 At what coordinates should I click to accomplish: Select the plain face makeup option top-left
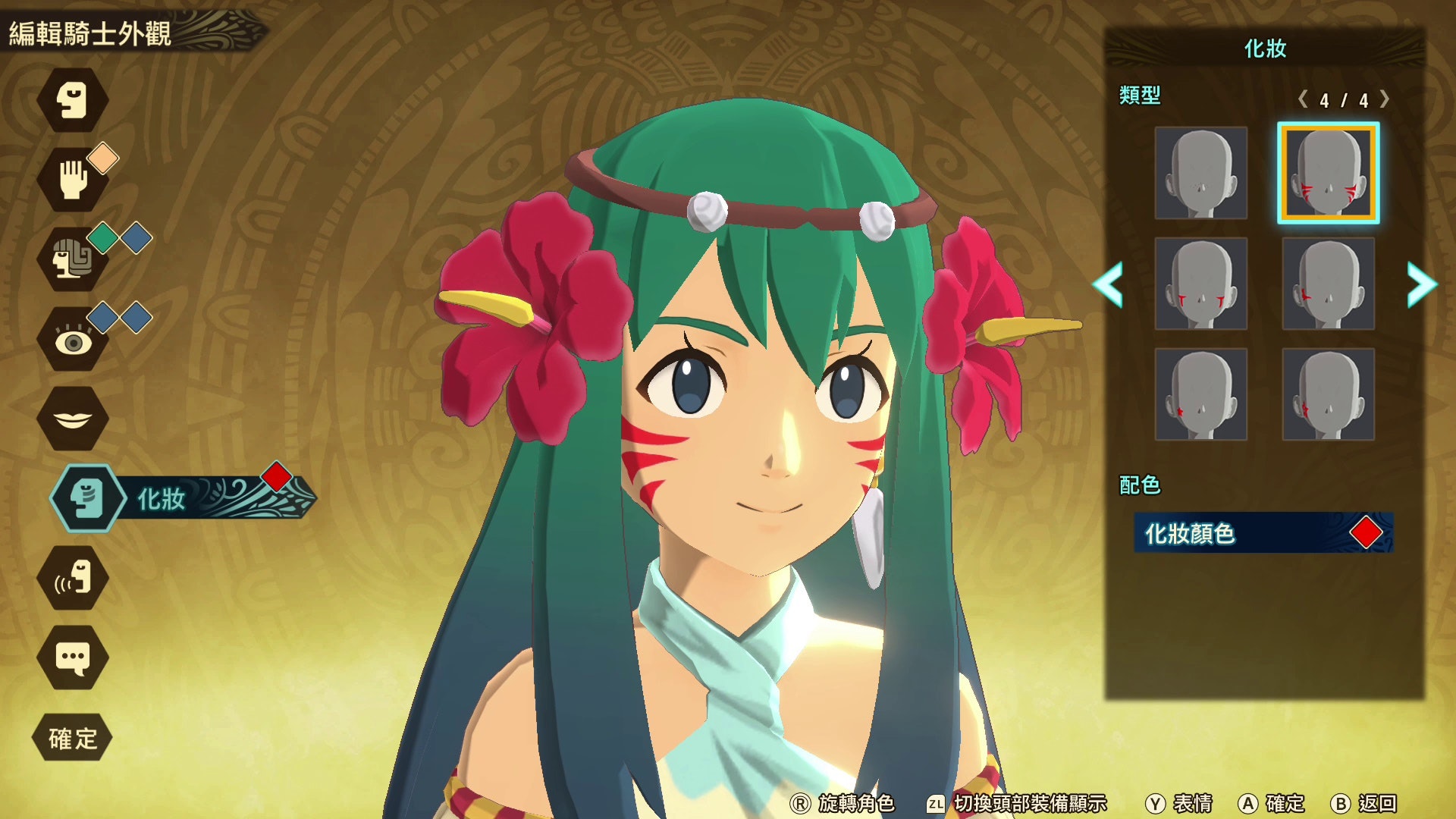click(1202, 174)
